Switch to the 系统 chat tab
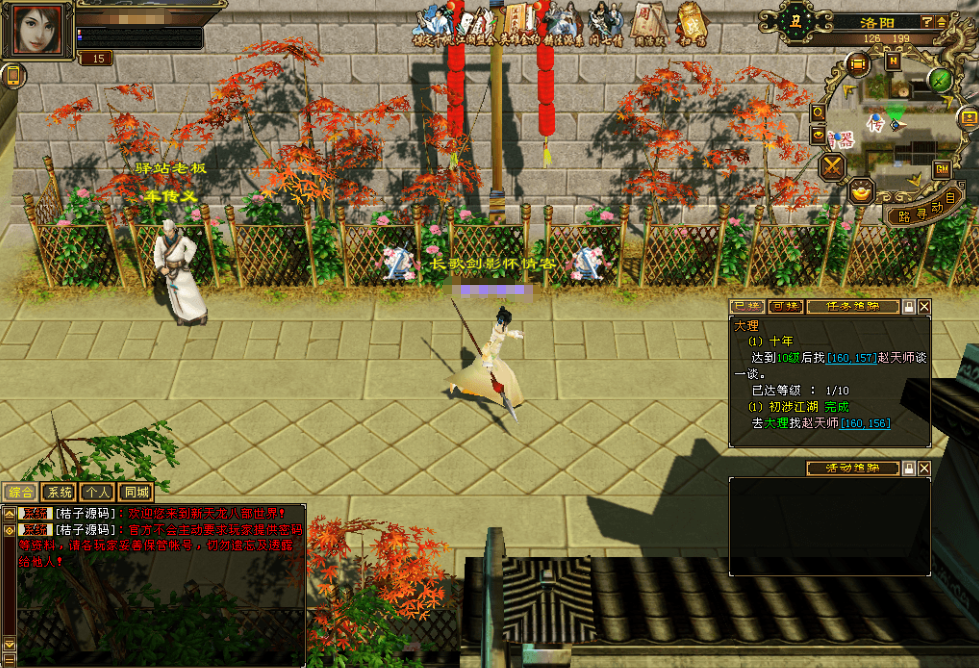Image resolution: width=979 pixels, height=668 pixels. (59, 492)
